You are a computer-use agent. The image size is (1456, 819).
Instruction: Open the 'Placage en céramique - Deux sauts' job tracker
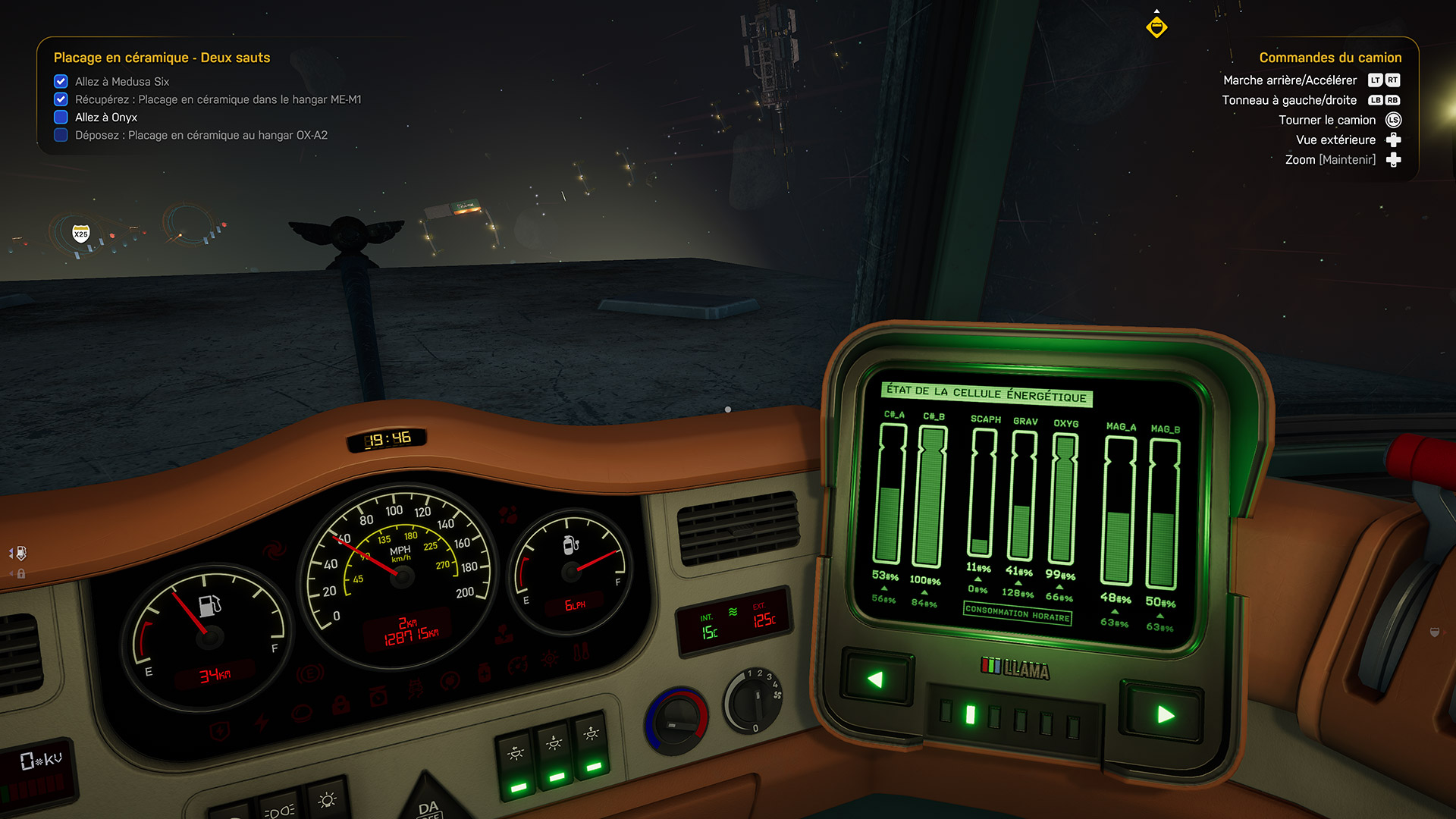tap(162, 58)
